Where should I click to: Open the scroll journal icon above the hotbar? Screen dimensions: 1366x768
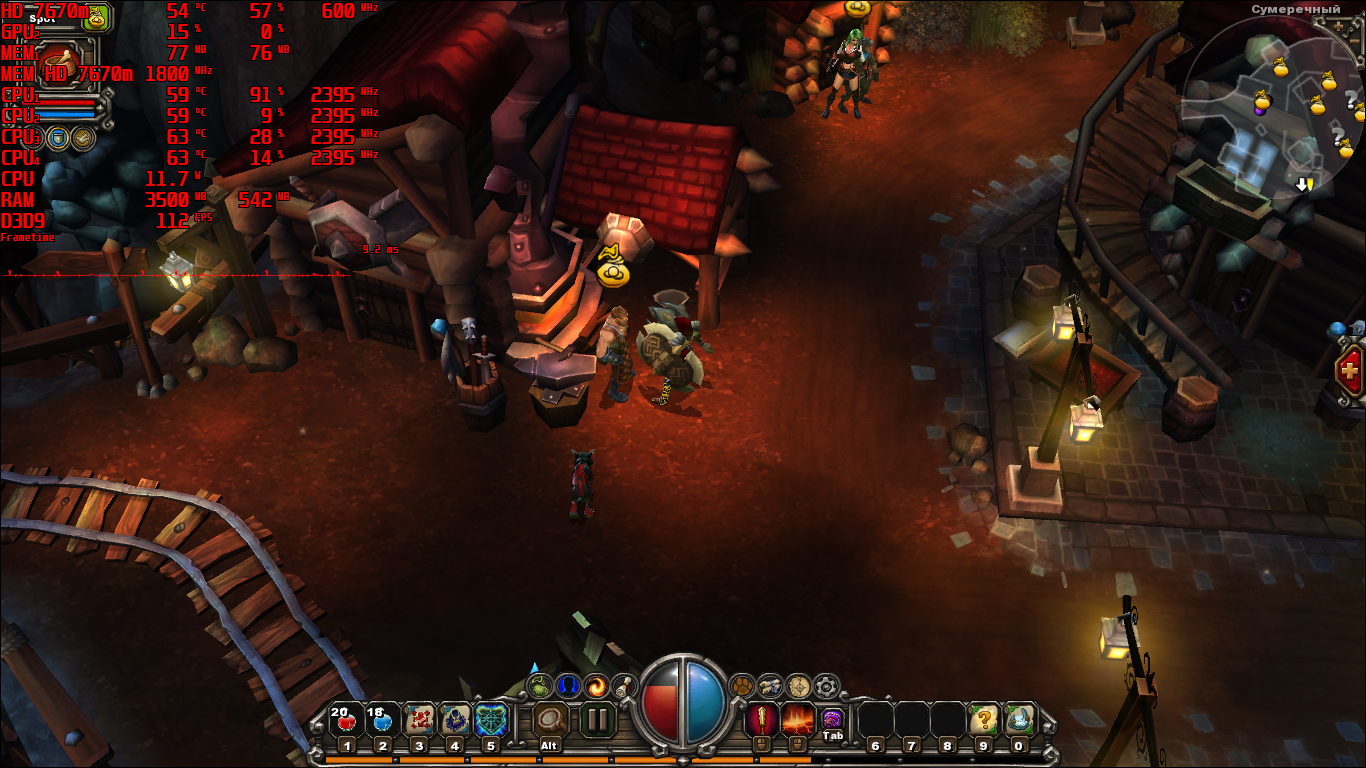(x=624, y=686)
